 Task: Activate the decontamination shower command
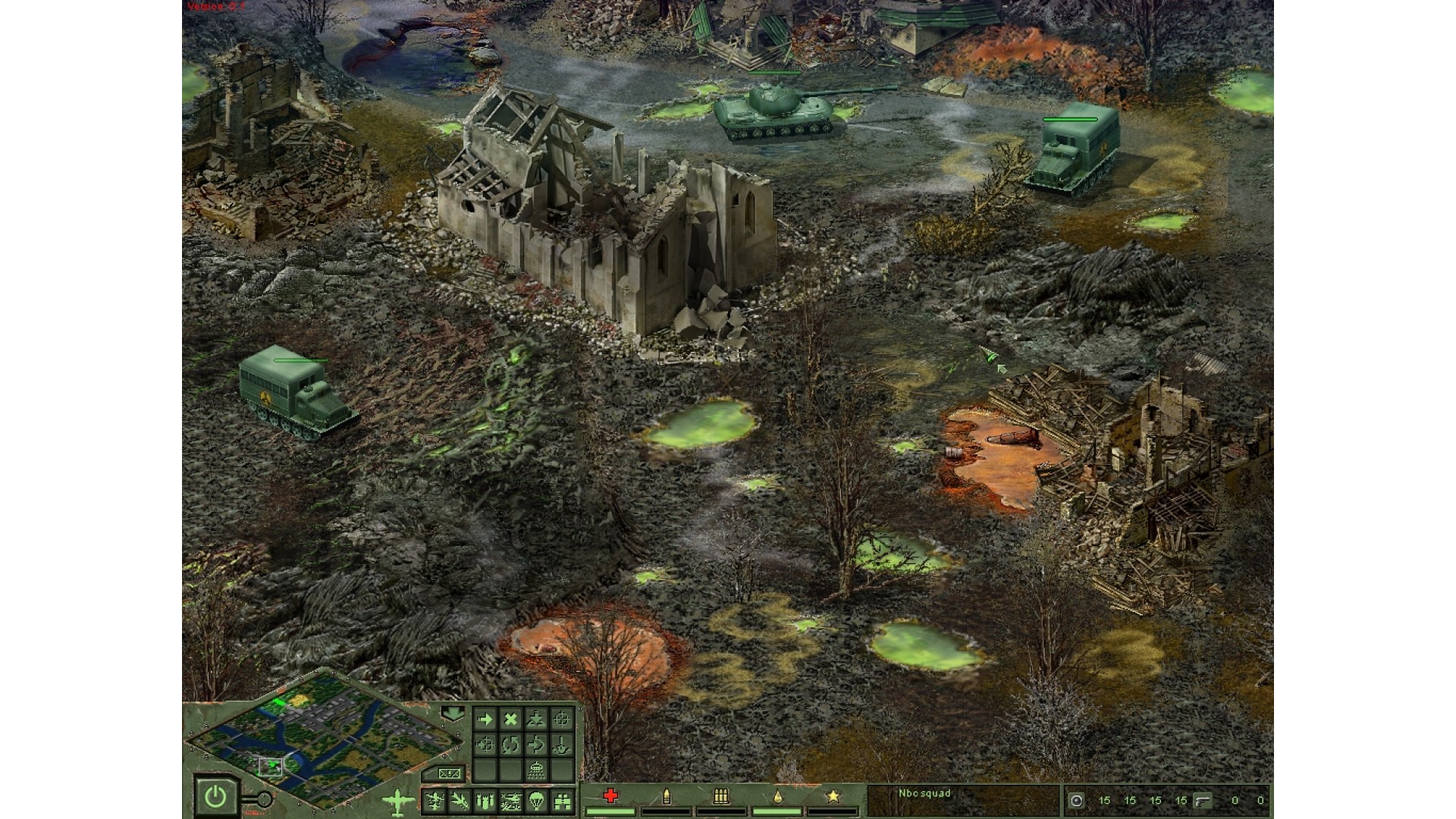coord(536,770)
